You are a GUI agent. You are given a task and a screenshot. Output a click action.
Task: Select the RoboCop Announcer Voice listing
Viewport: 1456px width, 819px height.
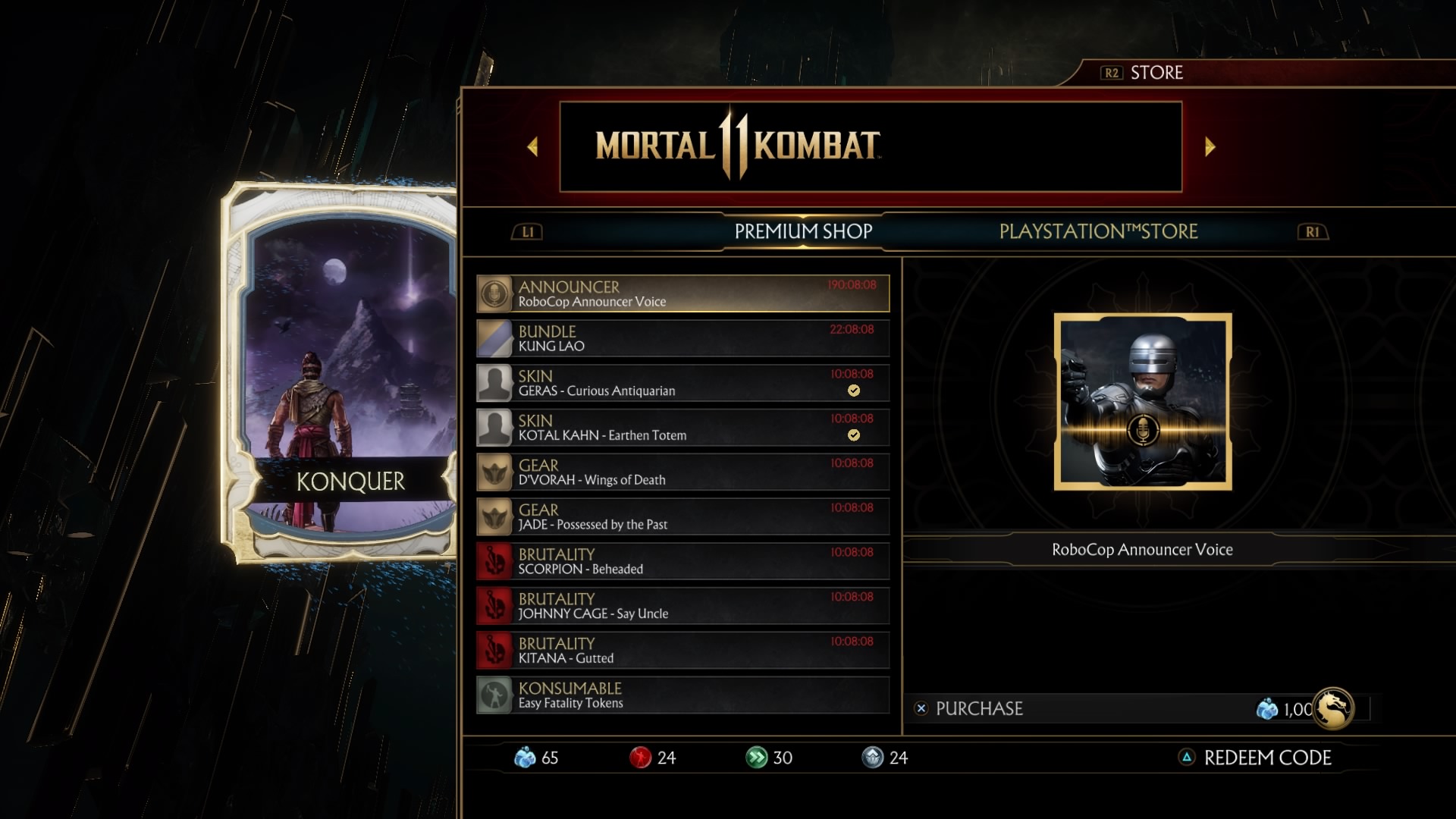(682, 294)
